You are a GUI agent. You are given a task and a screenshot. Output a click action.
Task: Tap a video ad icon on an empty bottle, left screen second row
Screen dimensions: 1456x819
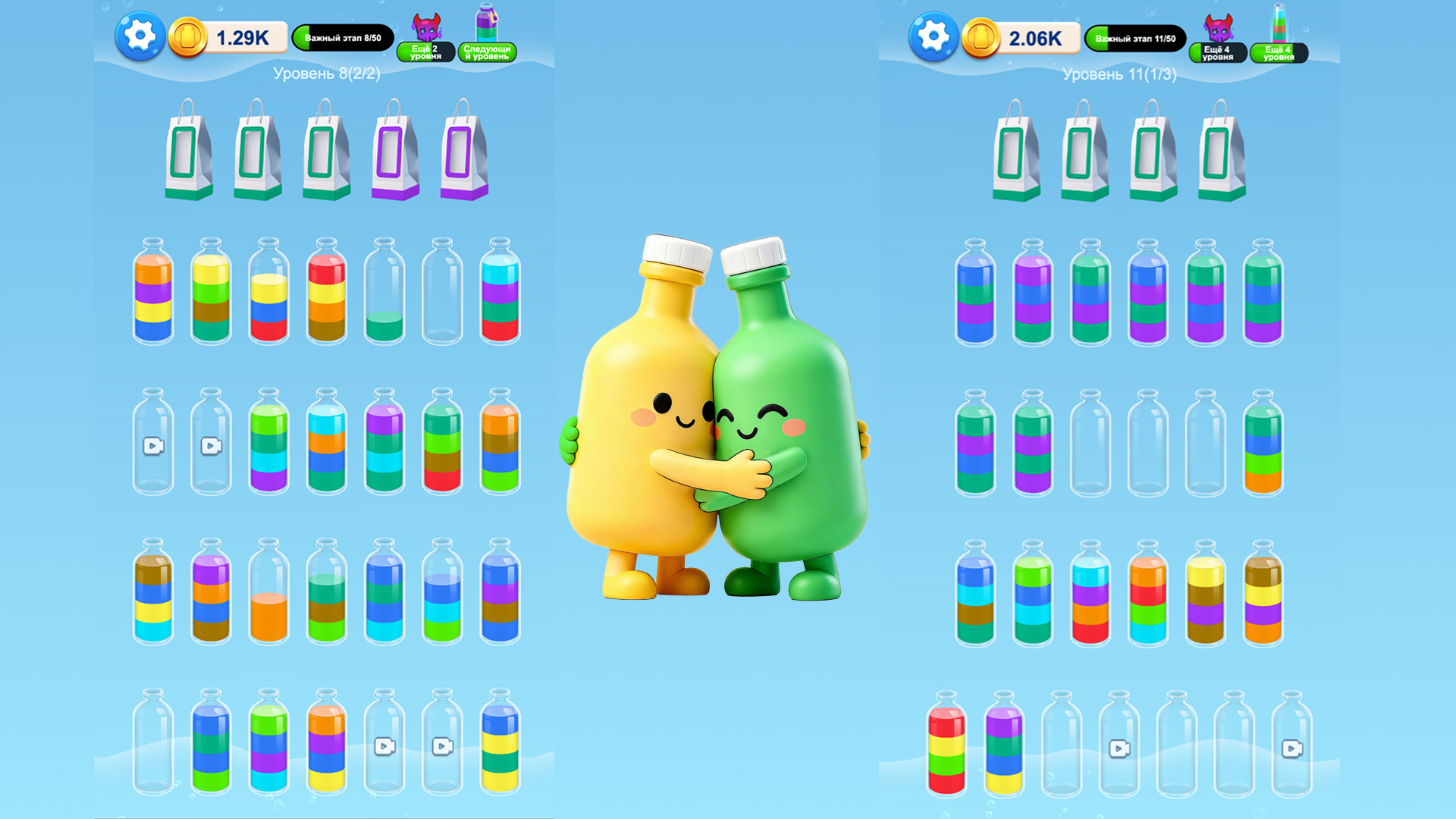pos(155,446)
